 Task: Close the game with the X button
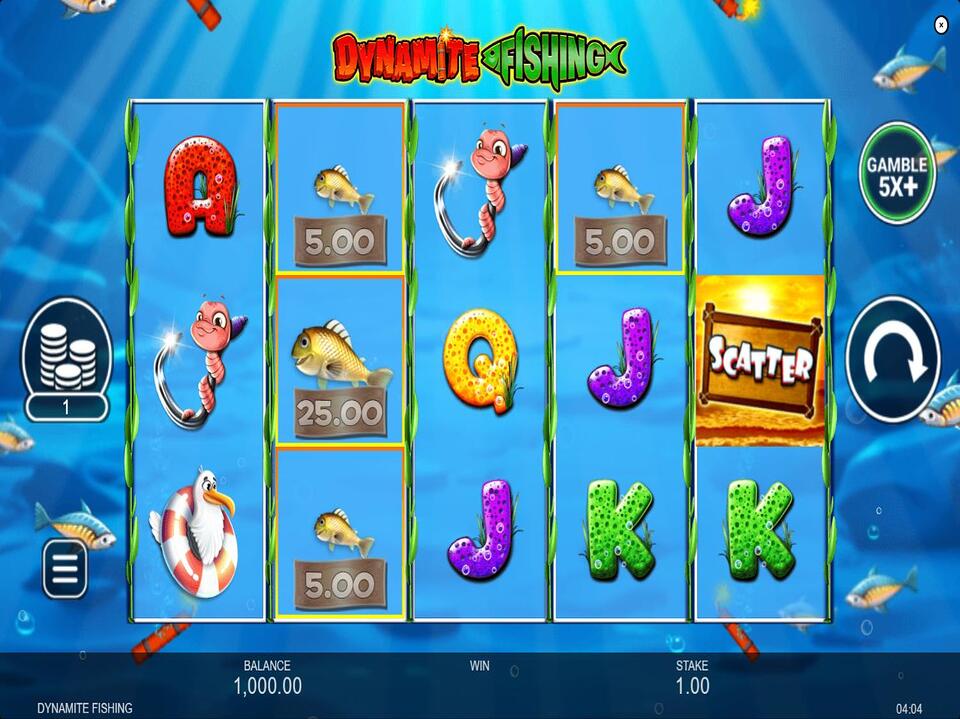point(940,25)
